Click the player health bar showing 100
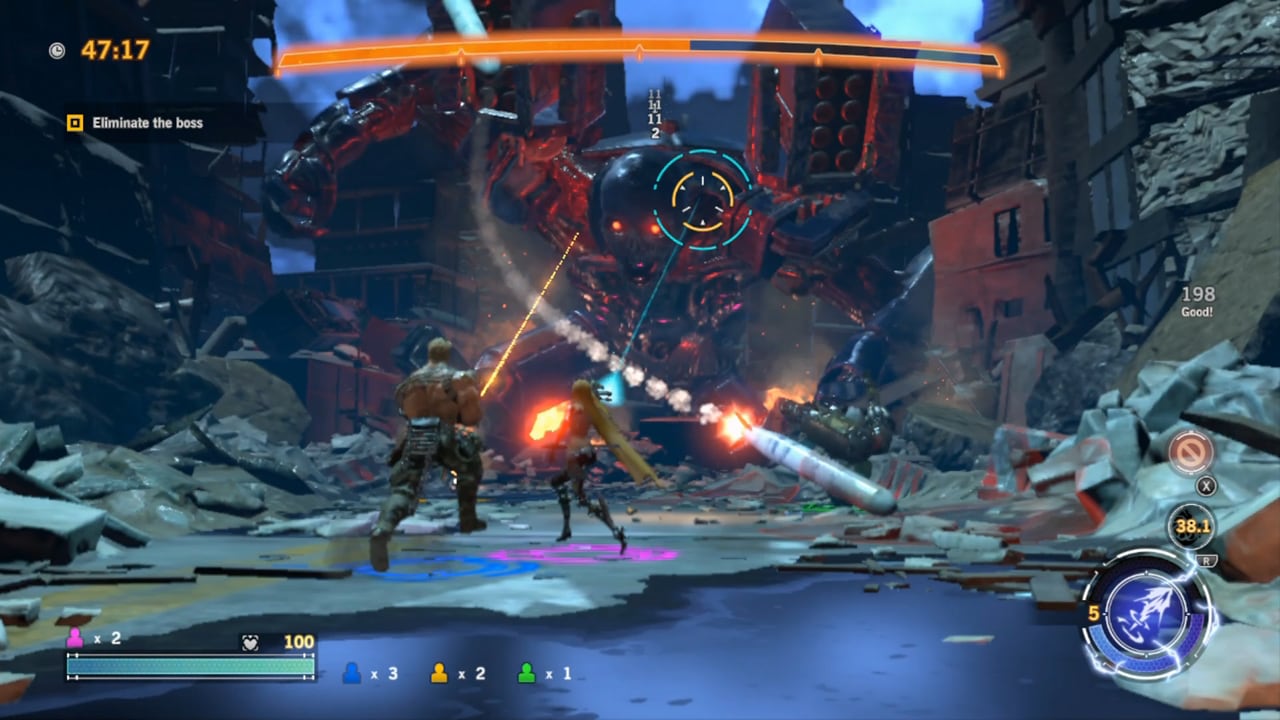This screenshot has height=720, width=1280. (x=190, y=663)
